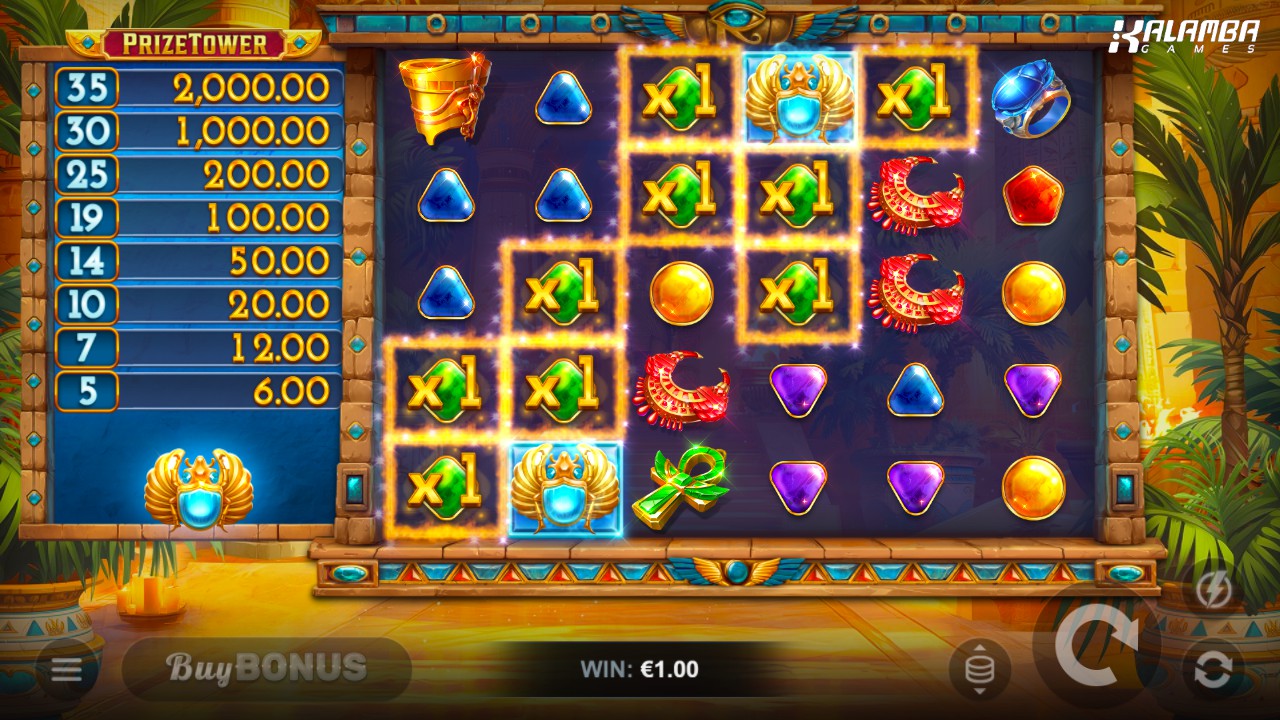Toggle the lightning bolt turbo mode

[x=1212, y=591]
